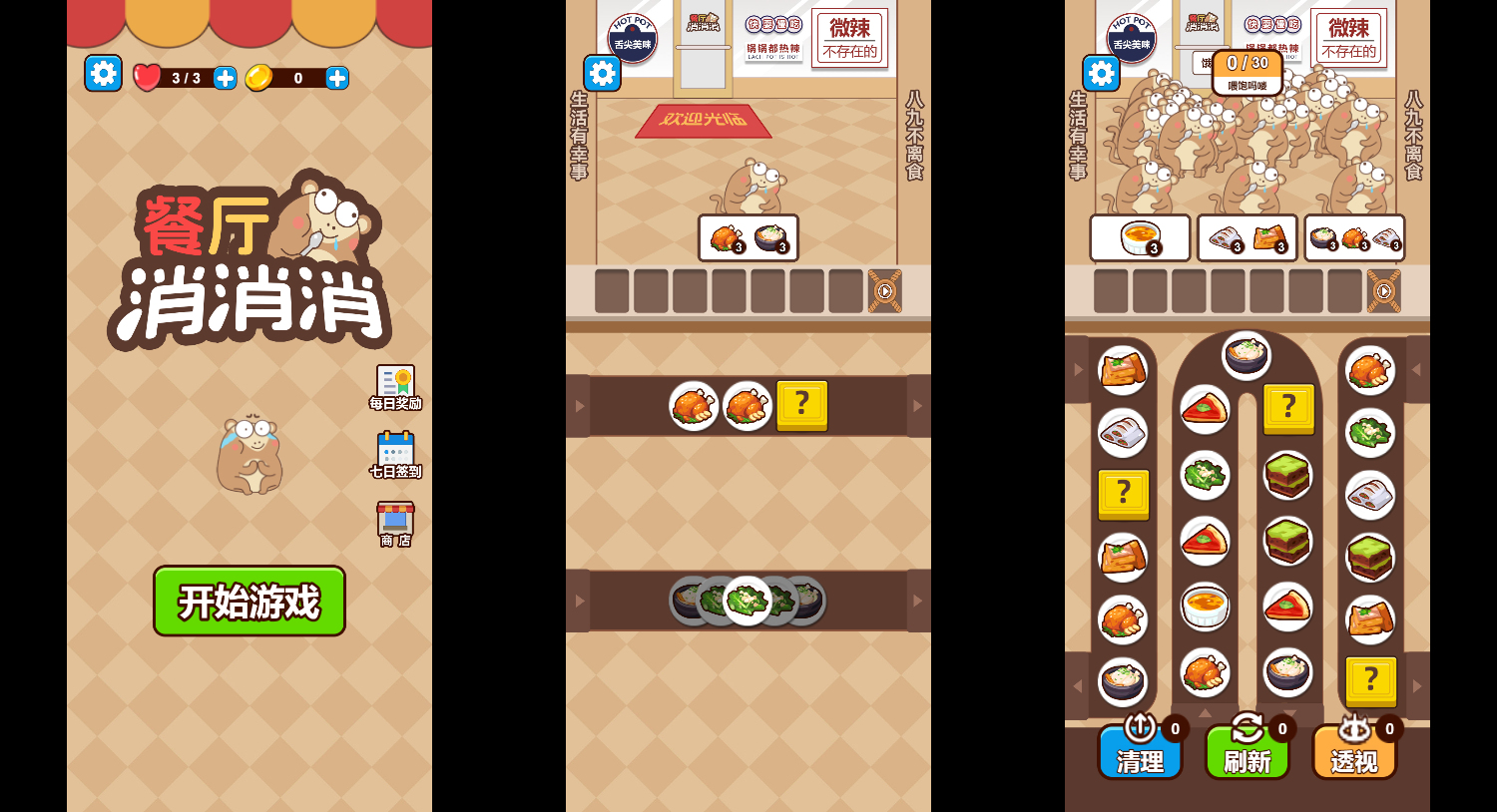
Task: Tap the chicken dish on the customer's order card
Action: click(723, 237)
